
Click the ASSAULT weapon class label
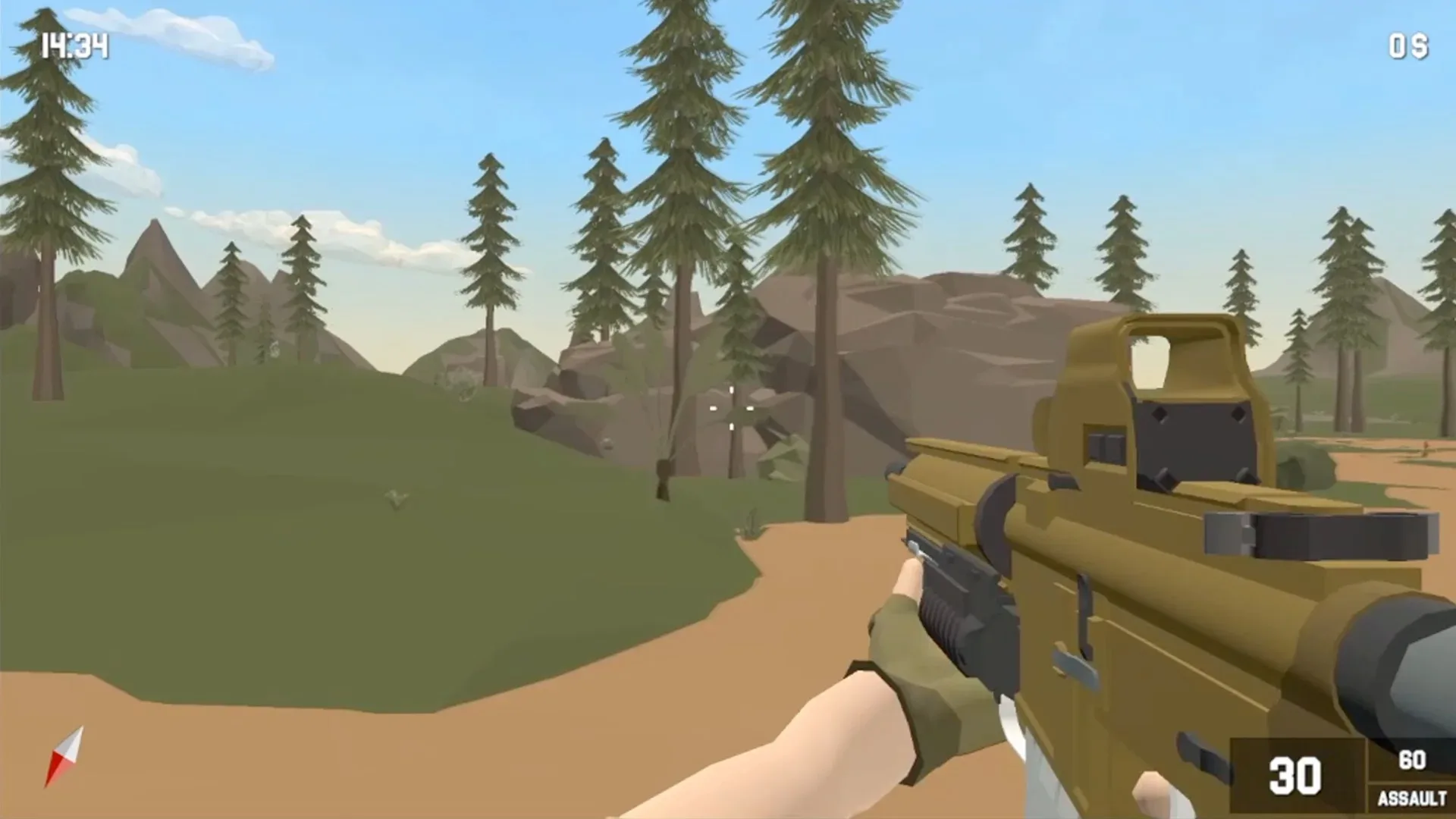tap(1412, 796)
